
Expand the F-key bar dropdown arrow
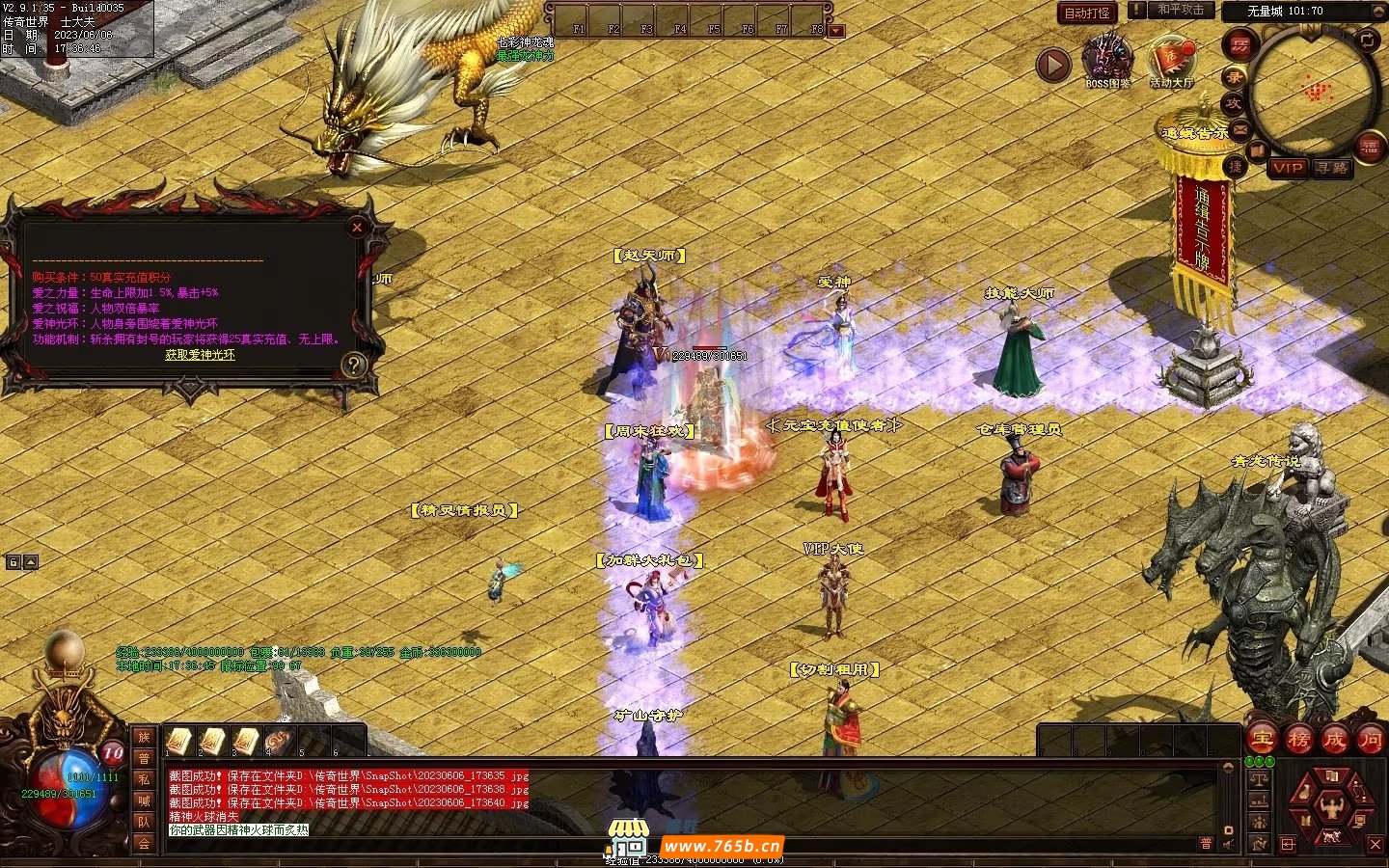click(x=836, y=31)
